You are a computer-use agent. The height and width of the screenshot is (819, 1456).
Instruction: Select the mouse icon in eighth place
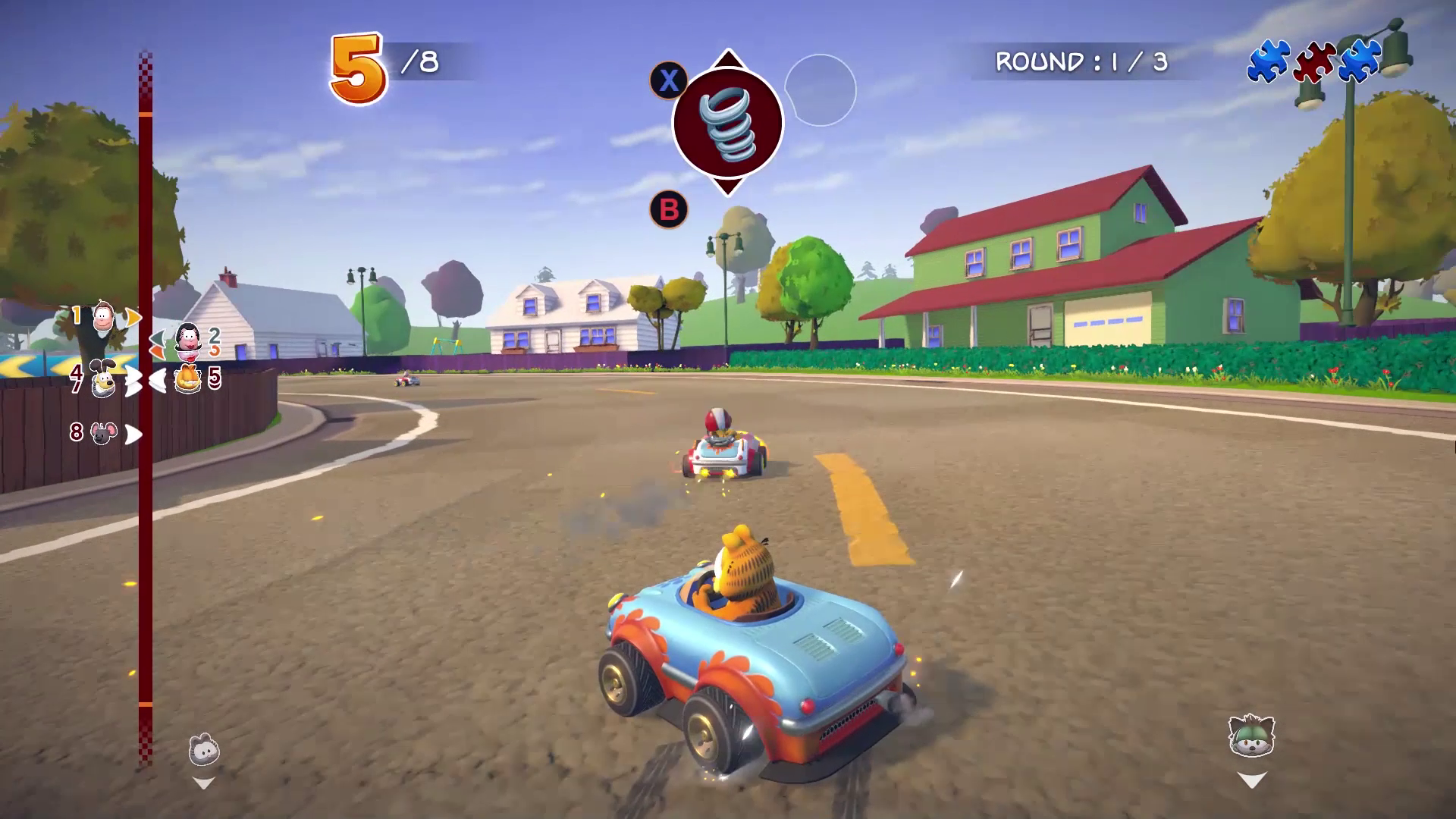click(104, 433)
